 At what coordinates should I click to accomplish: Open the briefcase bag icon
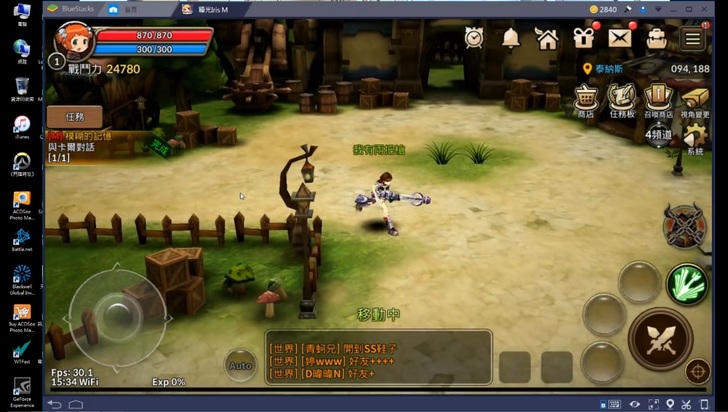[656, 38]
